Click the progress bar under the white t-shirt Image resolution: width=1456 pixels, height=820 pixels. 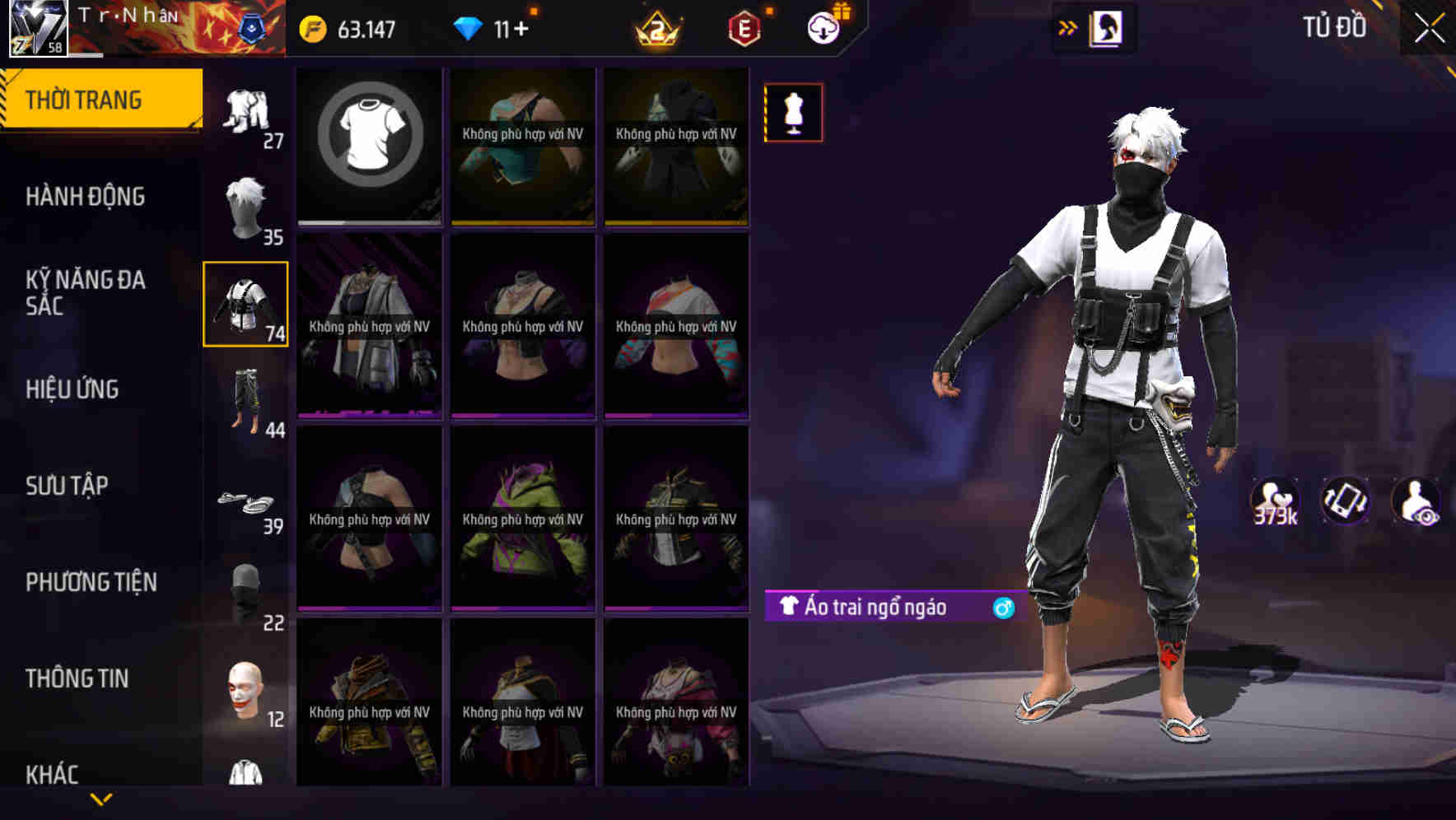(x=369, y=221)
